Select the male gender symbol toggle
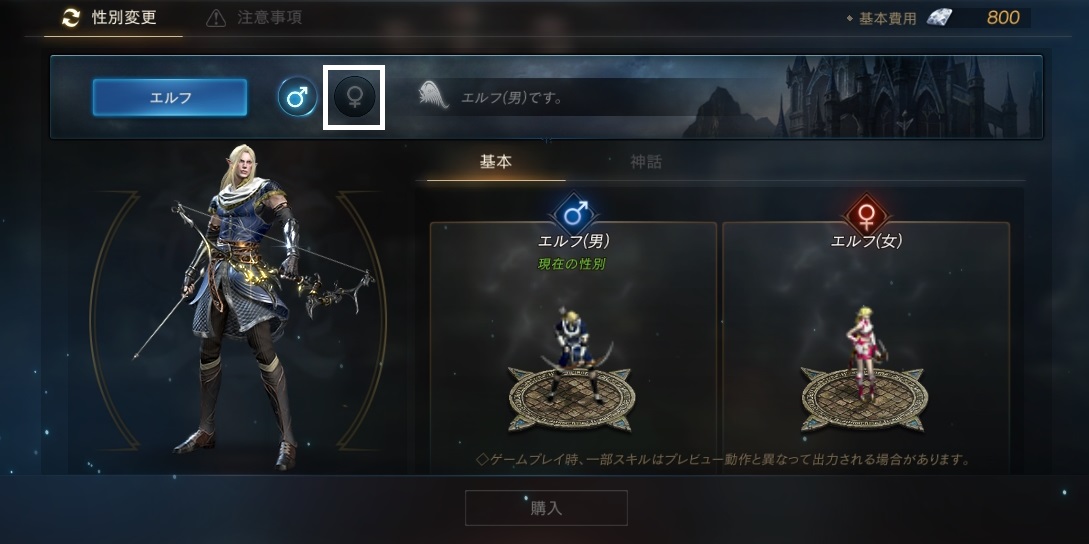This screenshot has width=1089, height=544. (297, 97)
